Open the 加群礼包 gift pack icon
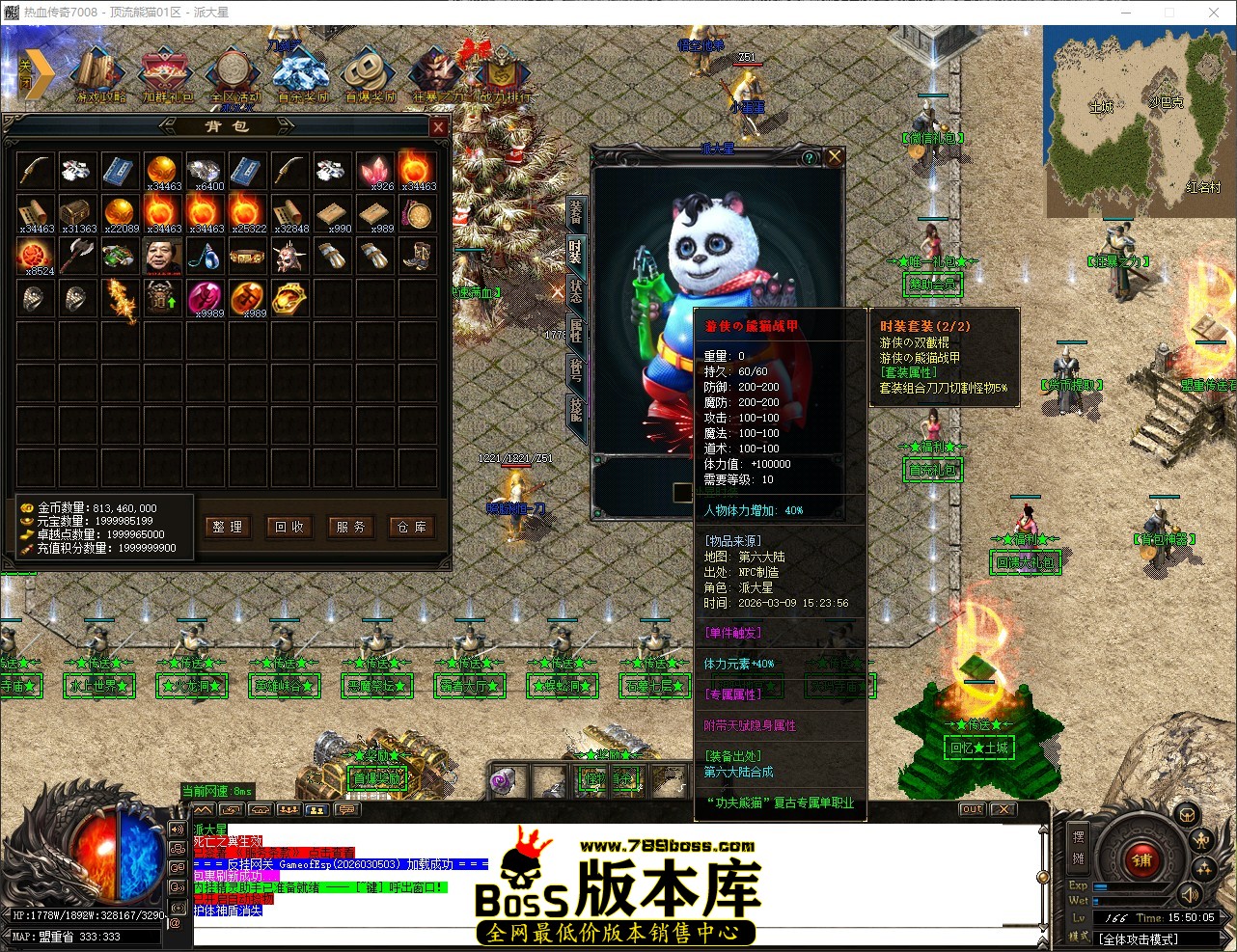Screen dimensions: 1237x952 click(x=163, y=69)
